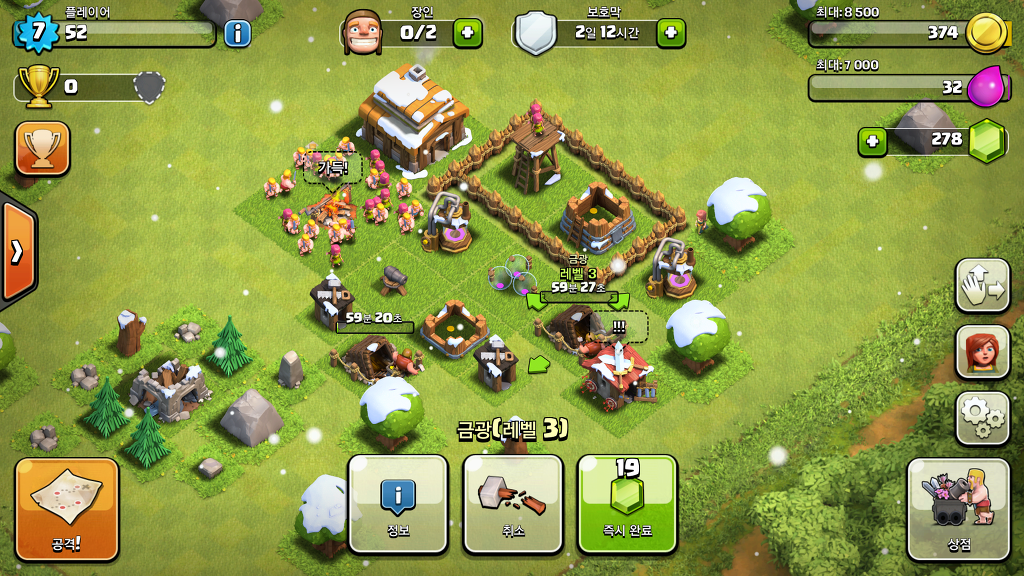
Task: Open the settings gear button
Action: pyautogui.click(x=982, y=418)
